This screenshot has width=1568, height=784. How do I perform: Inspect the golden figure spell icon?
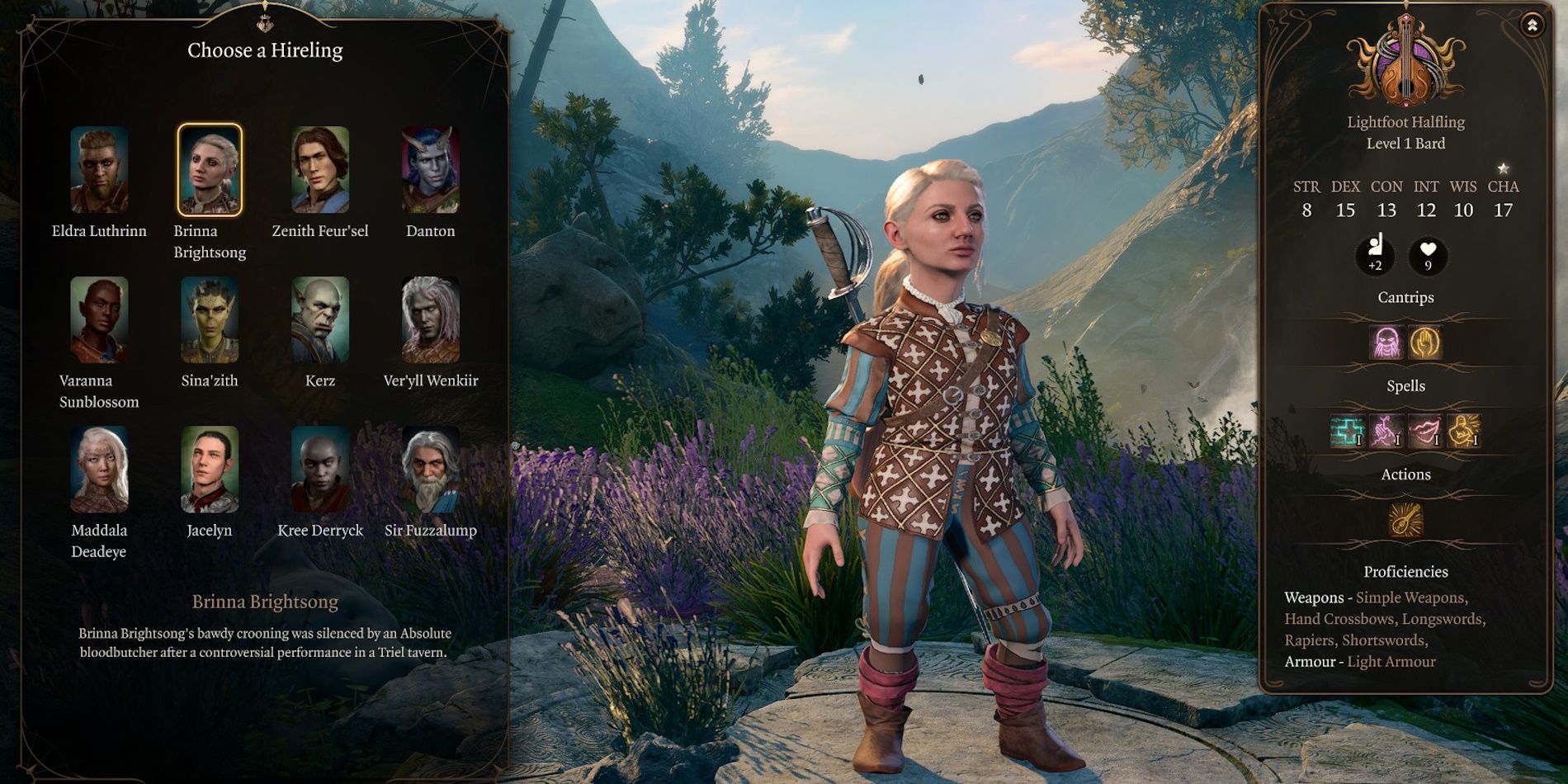pyautogui.click(x=1464, y=431)
